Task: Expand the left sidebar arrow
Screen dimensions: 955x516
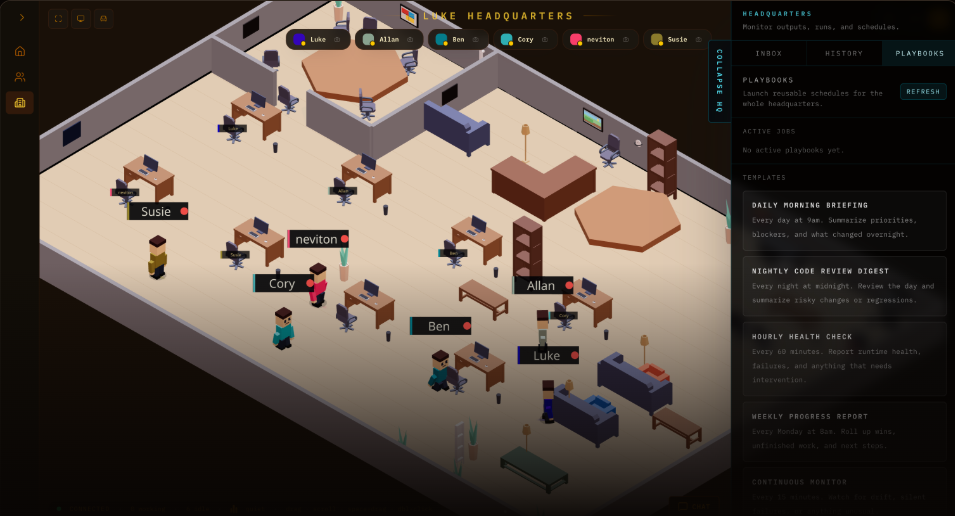Action: tap(21, 17)
